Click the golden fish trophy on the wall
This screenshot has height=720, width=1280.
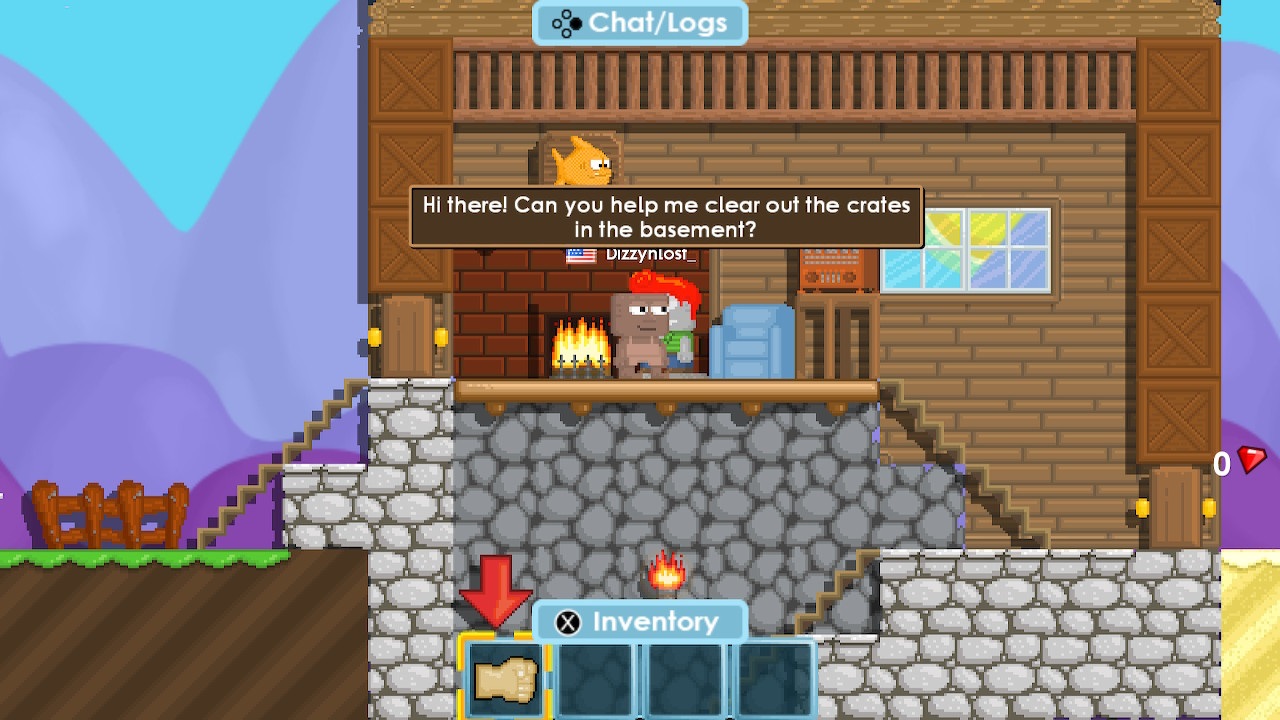tap(578, 160)
